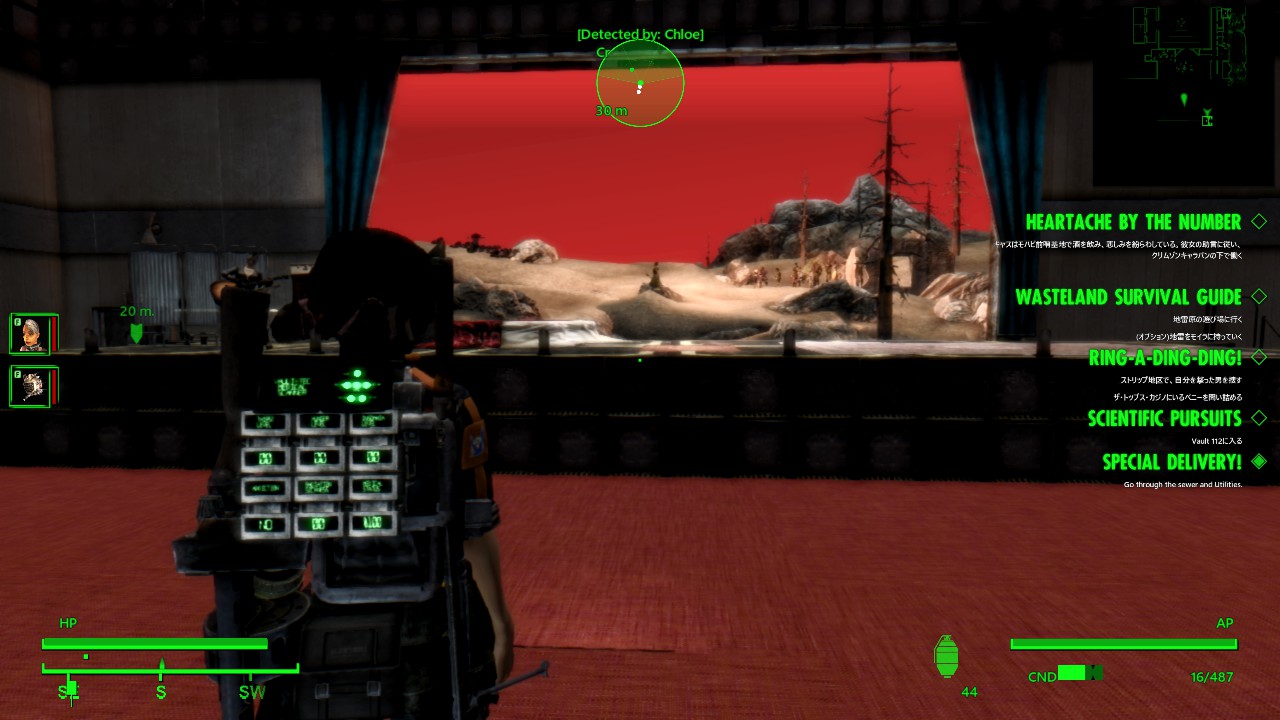Image resolution: width=1280 pixels, height=720 pixels.
Task: Collapse the Ring-A-Ding-Ding objective list
Action: 1259,357
